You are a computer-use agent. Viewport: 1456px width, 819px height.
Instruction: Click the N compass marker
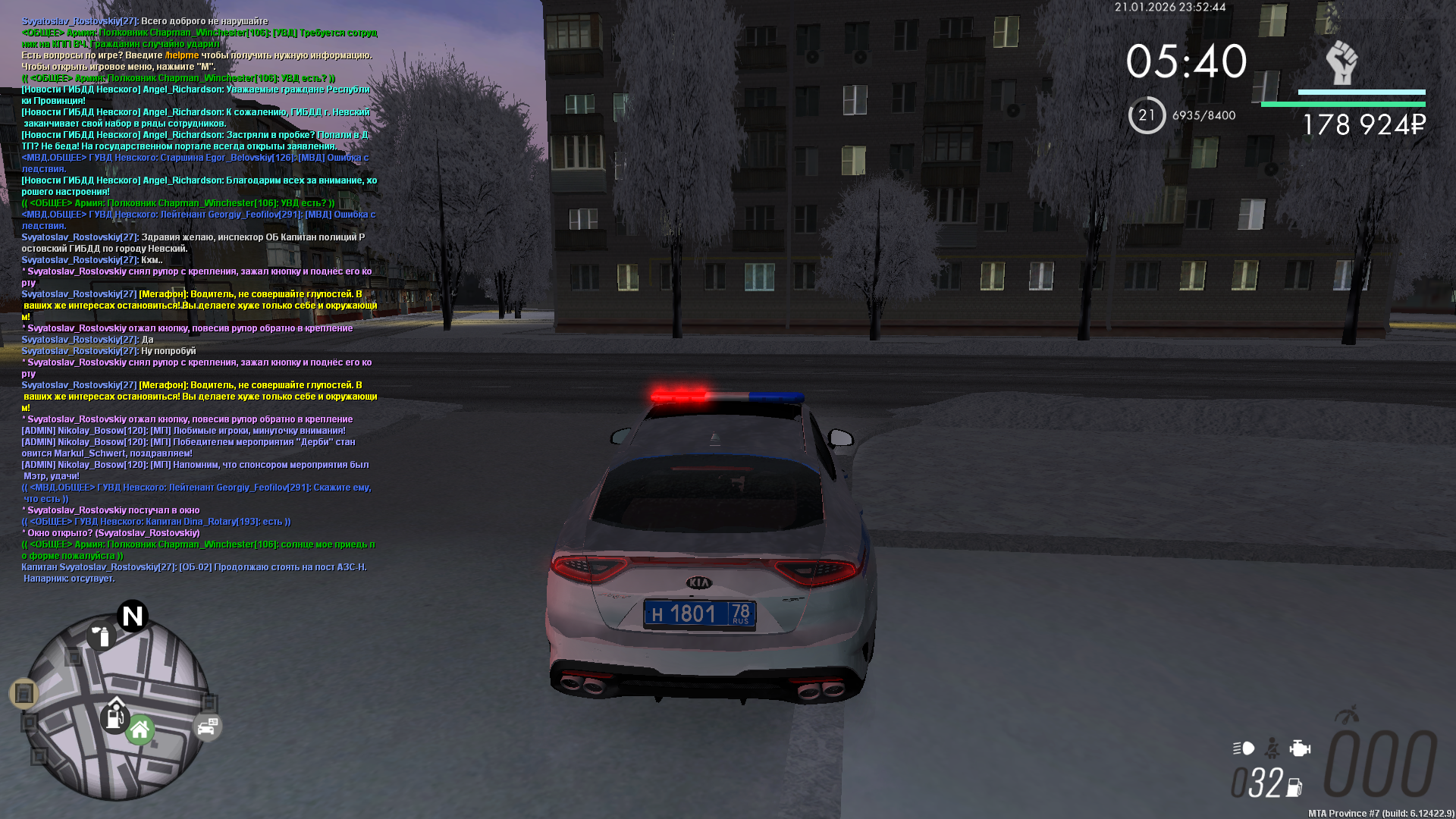click(133, 616)
